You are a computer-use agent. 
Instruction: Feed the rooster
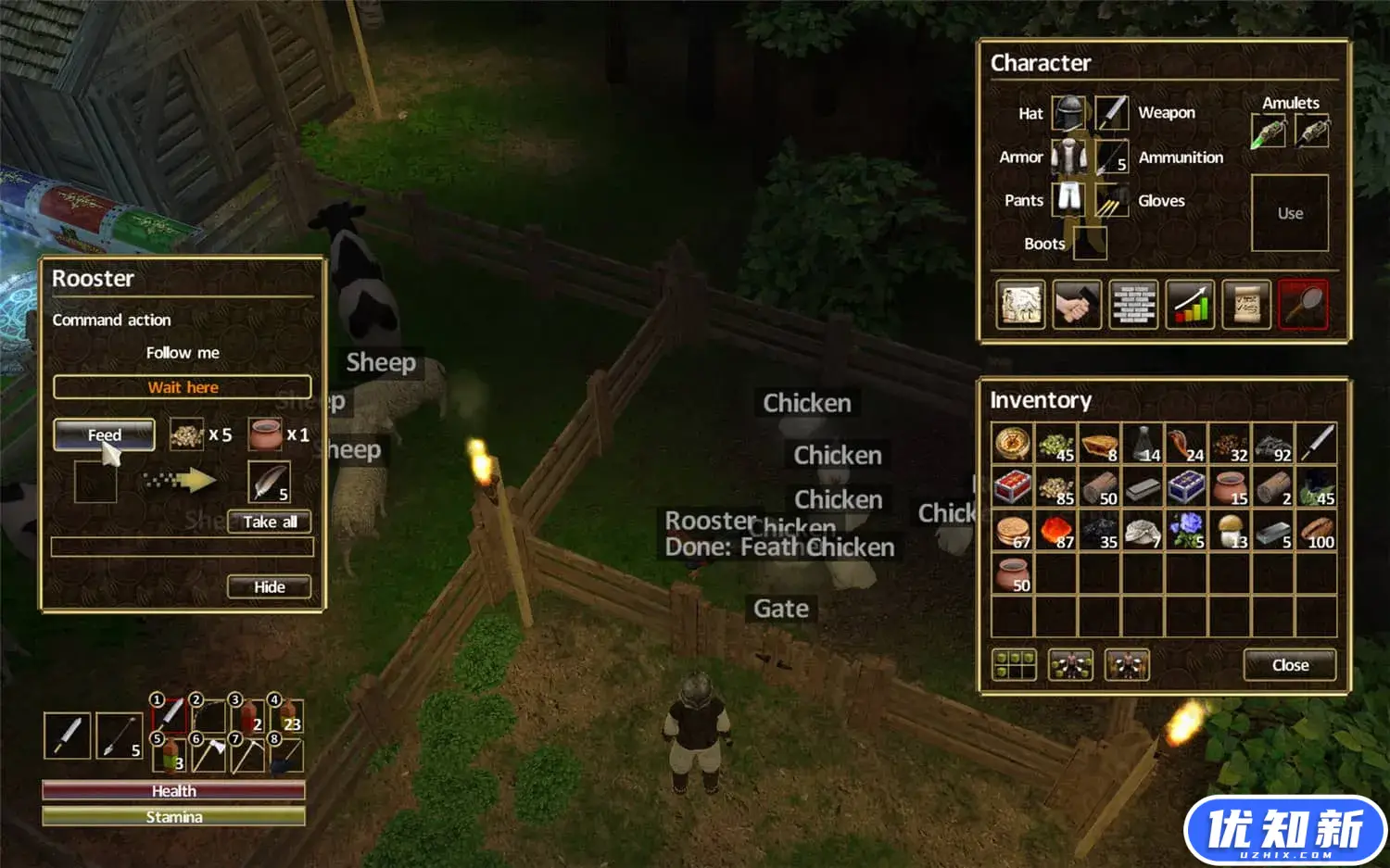(104, 434)
